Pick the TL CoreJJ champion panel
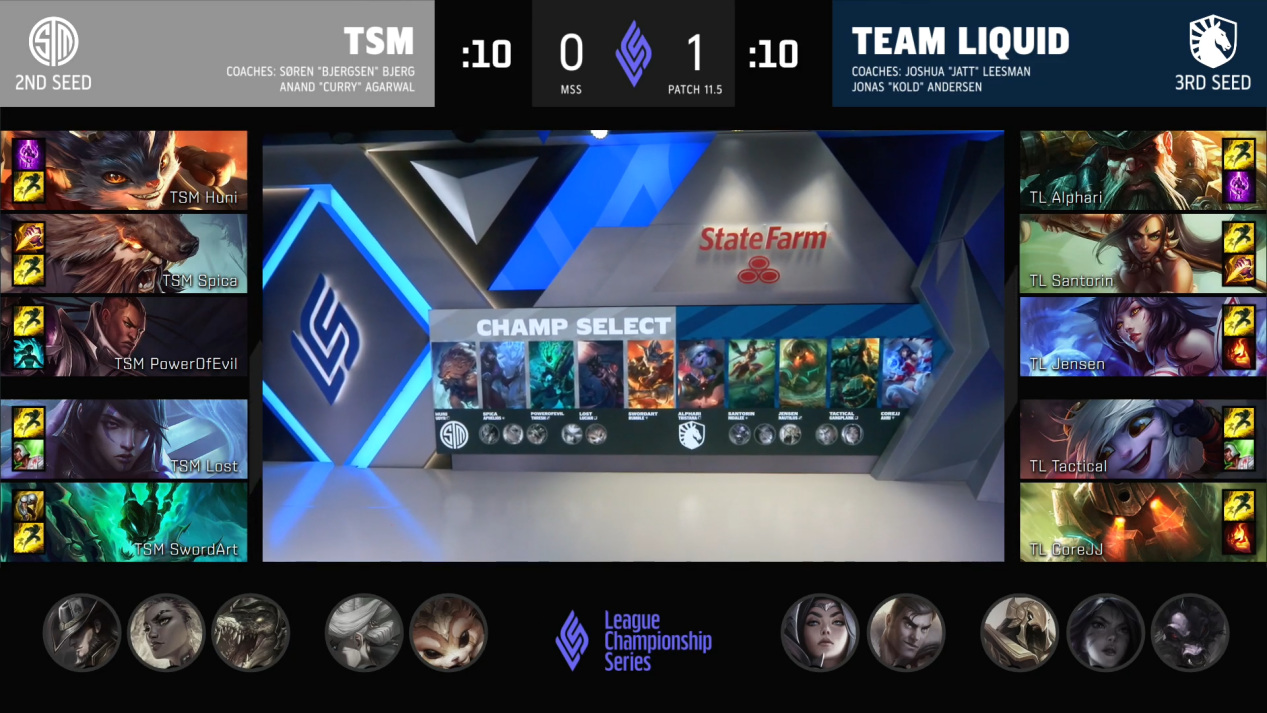Viewport: 1267px width, 713px height. click(1142, 521)
